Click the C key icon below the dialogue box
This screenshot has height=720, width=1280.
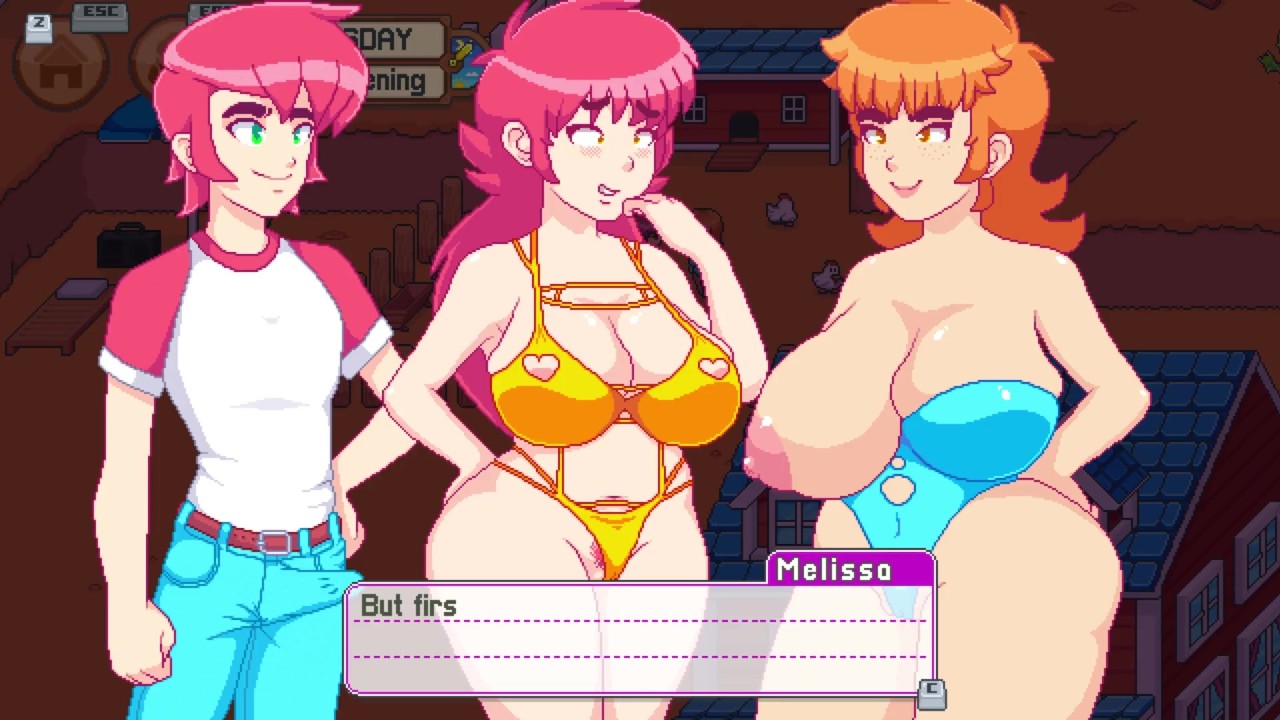pos(933,697)
